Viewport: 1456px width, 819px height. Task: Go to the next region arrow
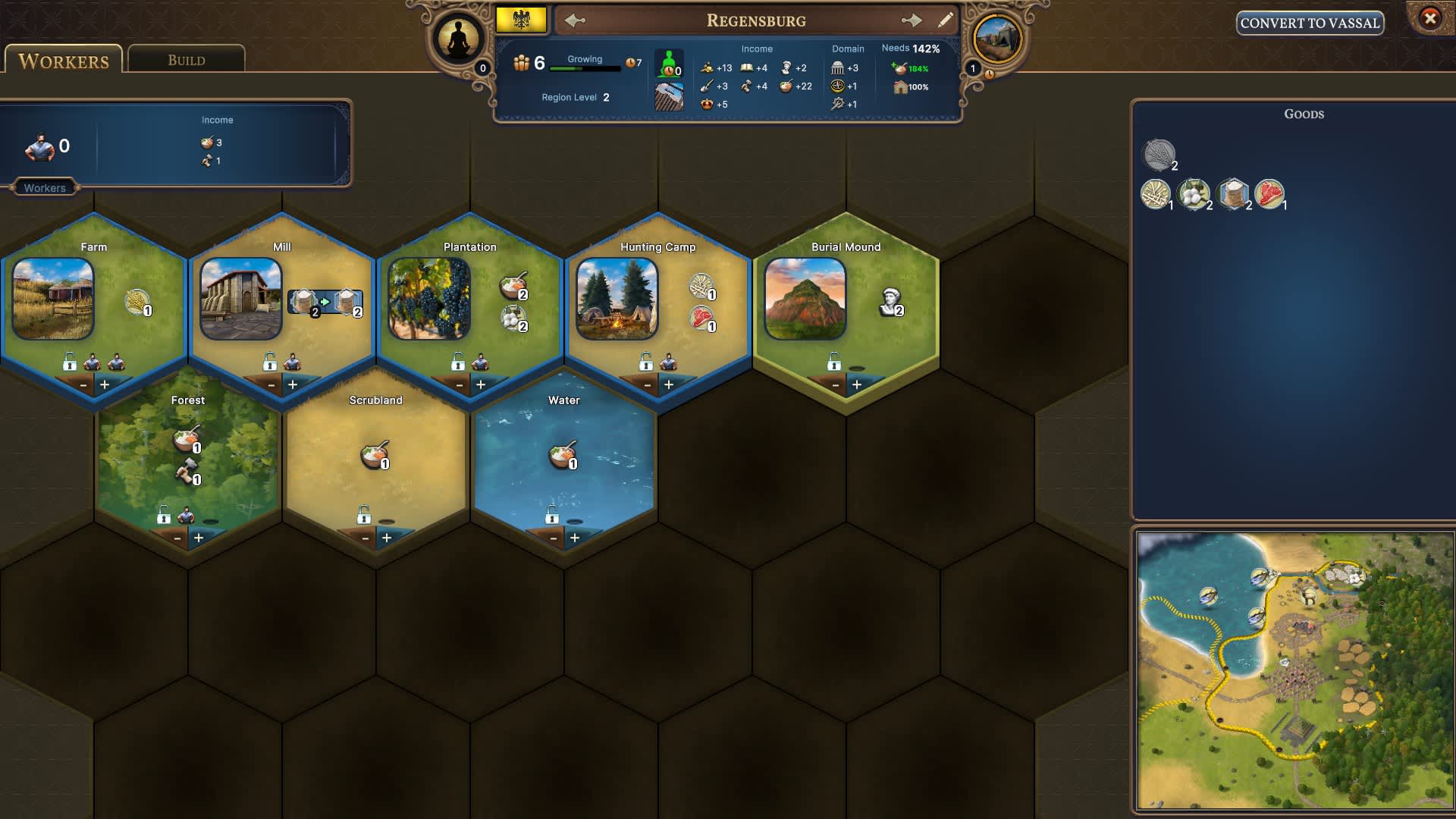click(x=912, y=20)
